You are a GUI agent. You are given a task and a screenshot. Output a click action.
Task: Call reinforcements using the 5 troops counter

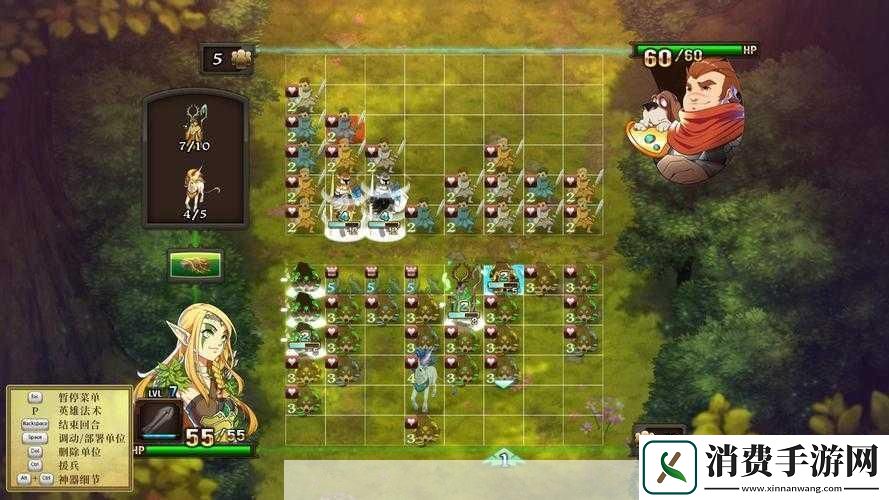227,58
